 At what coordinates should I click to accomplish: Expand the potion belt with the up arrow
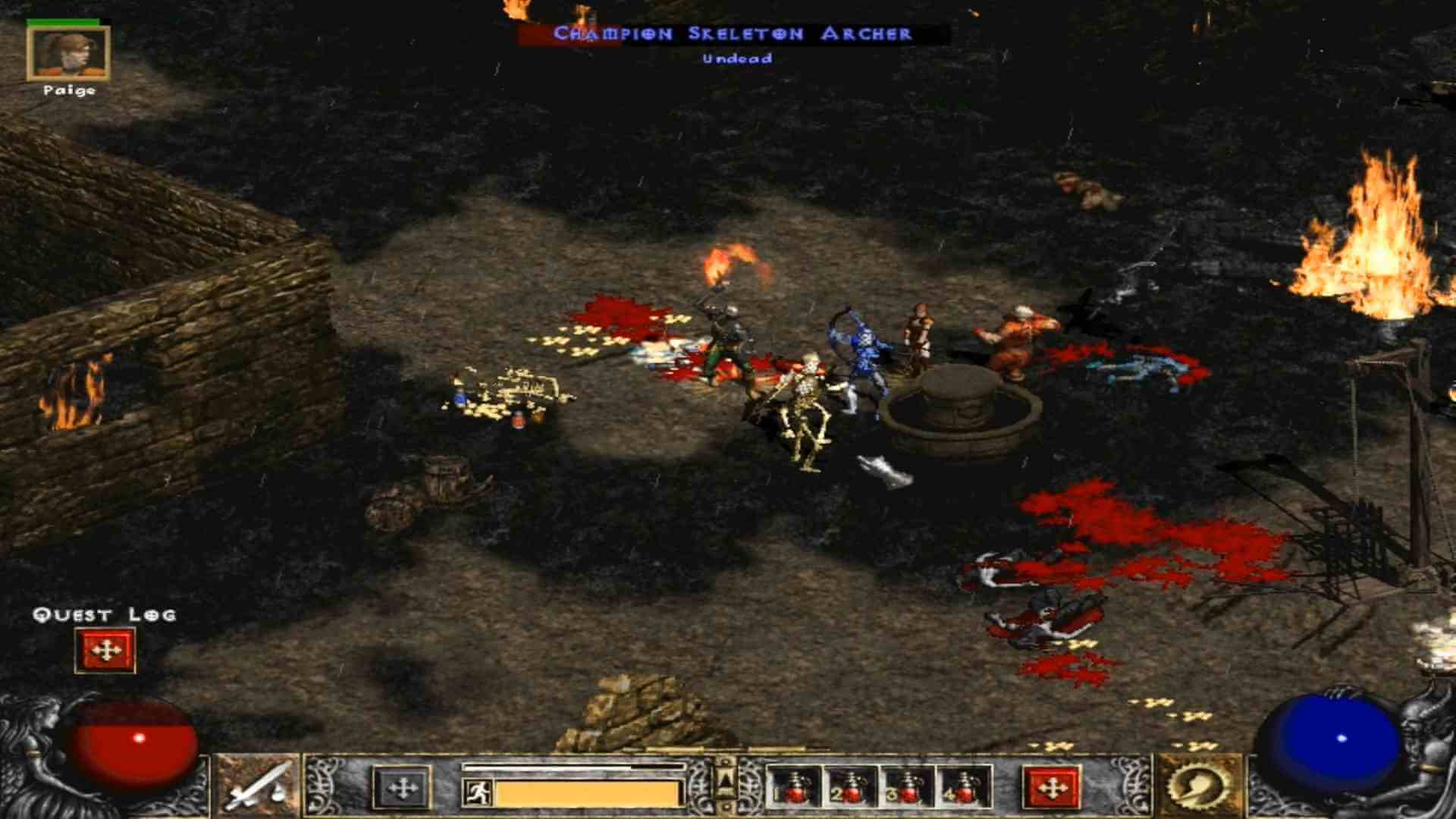tap(726, 780)
